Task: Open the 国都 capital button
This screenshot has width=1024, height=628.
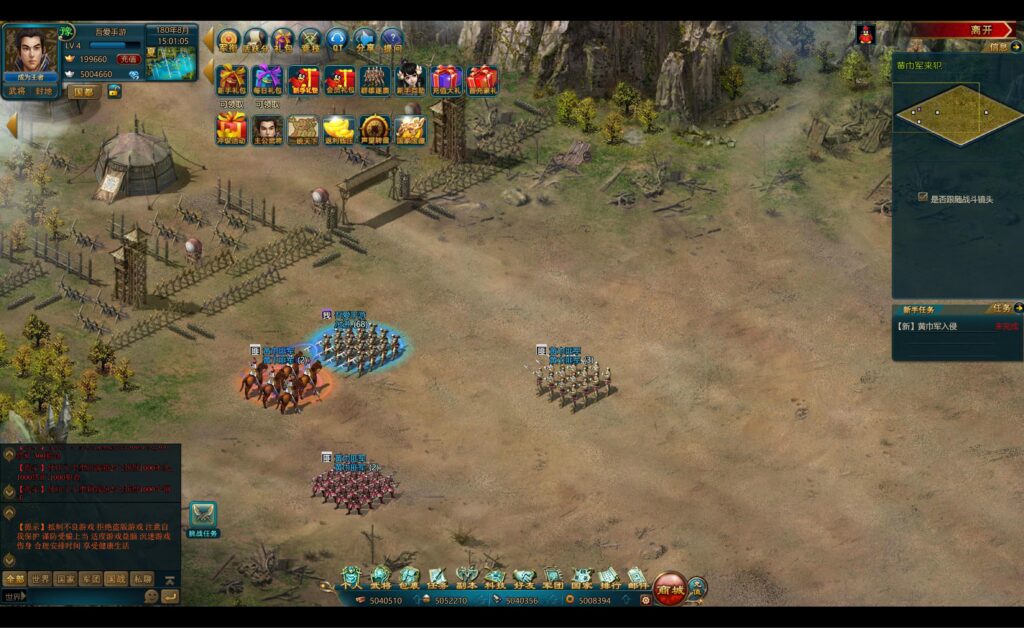Action: tap(83, 91)
